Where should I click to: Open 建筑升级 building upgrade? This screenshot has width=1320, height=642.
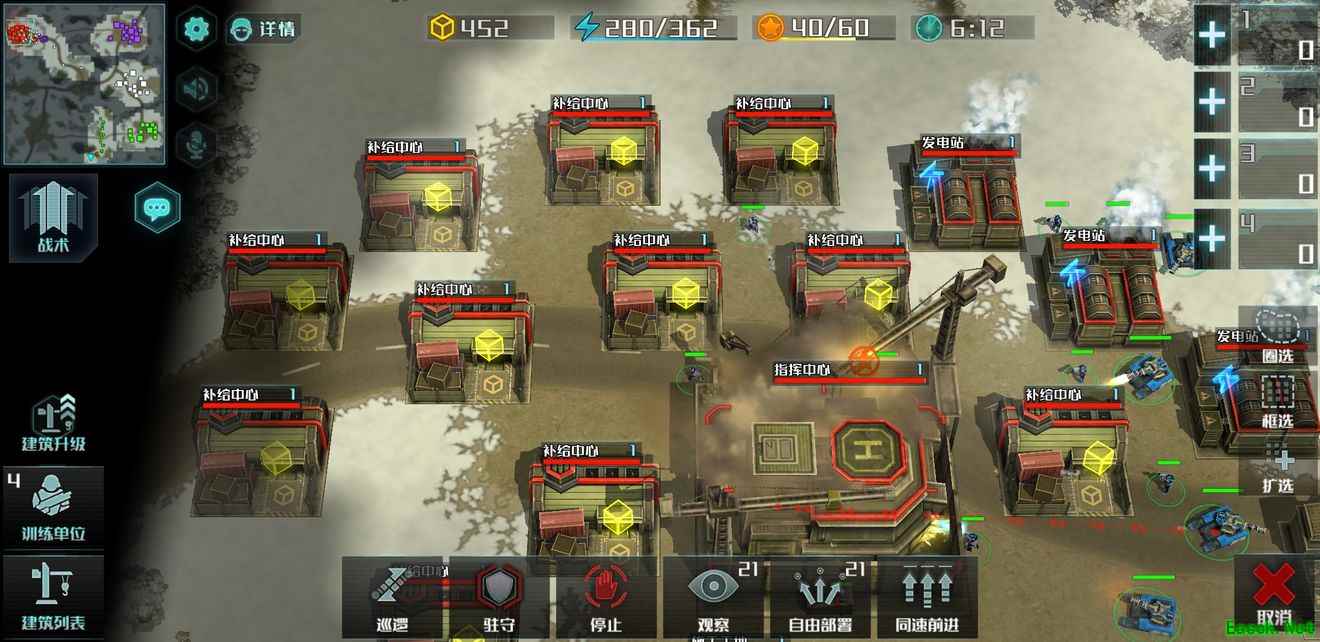pos(54,423)
